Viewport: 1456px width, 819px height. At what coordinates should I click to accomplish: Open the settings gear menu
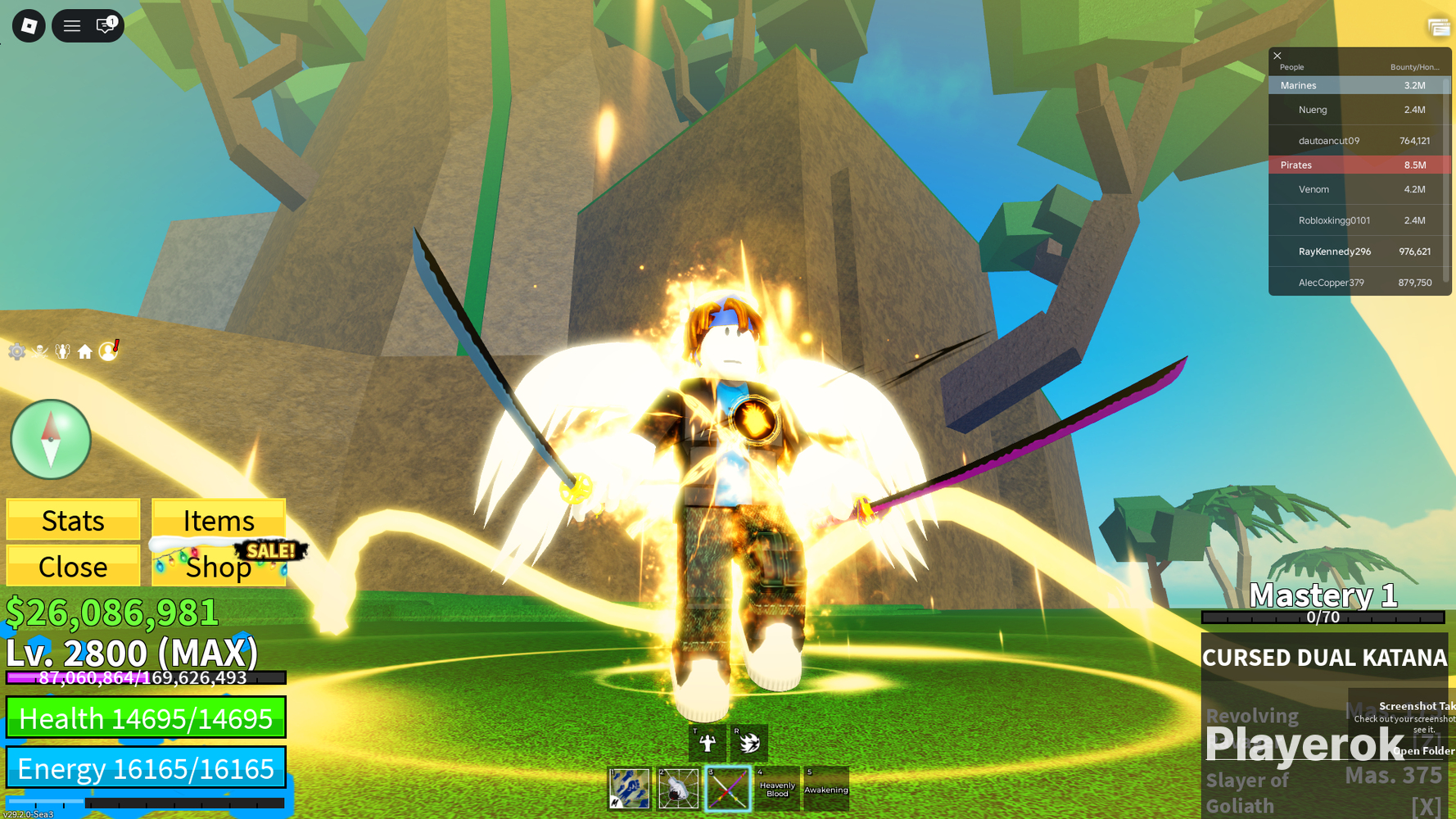[x=16, y=351]
